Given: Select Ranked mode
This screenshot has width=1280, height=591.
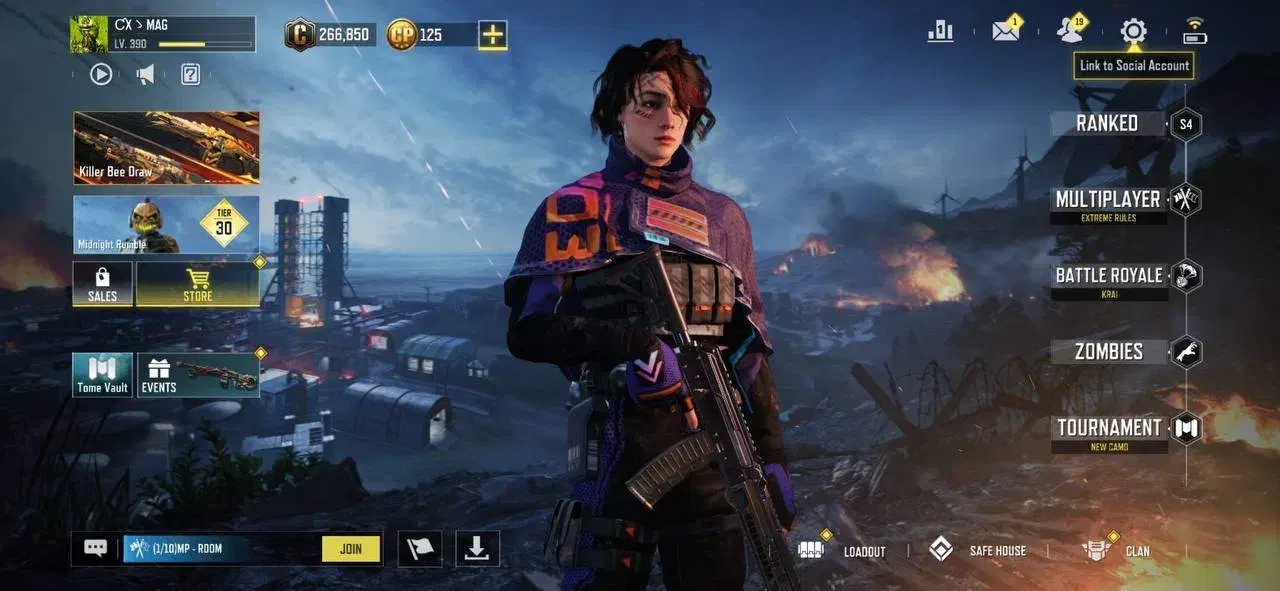Looking at the screenshot, I should pyautogui.click(x=1108, y=124).
